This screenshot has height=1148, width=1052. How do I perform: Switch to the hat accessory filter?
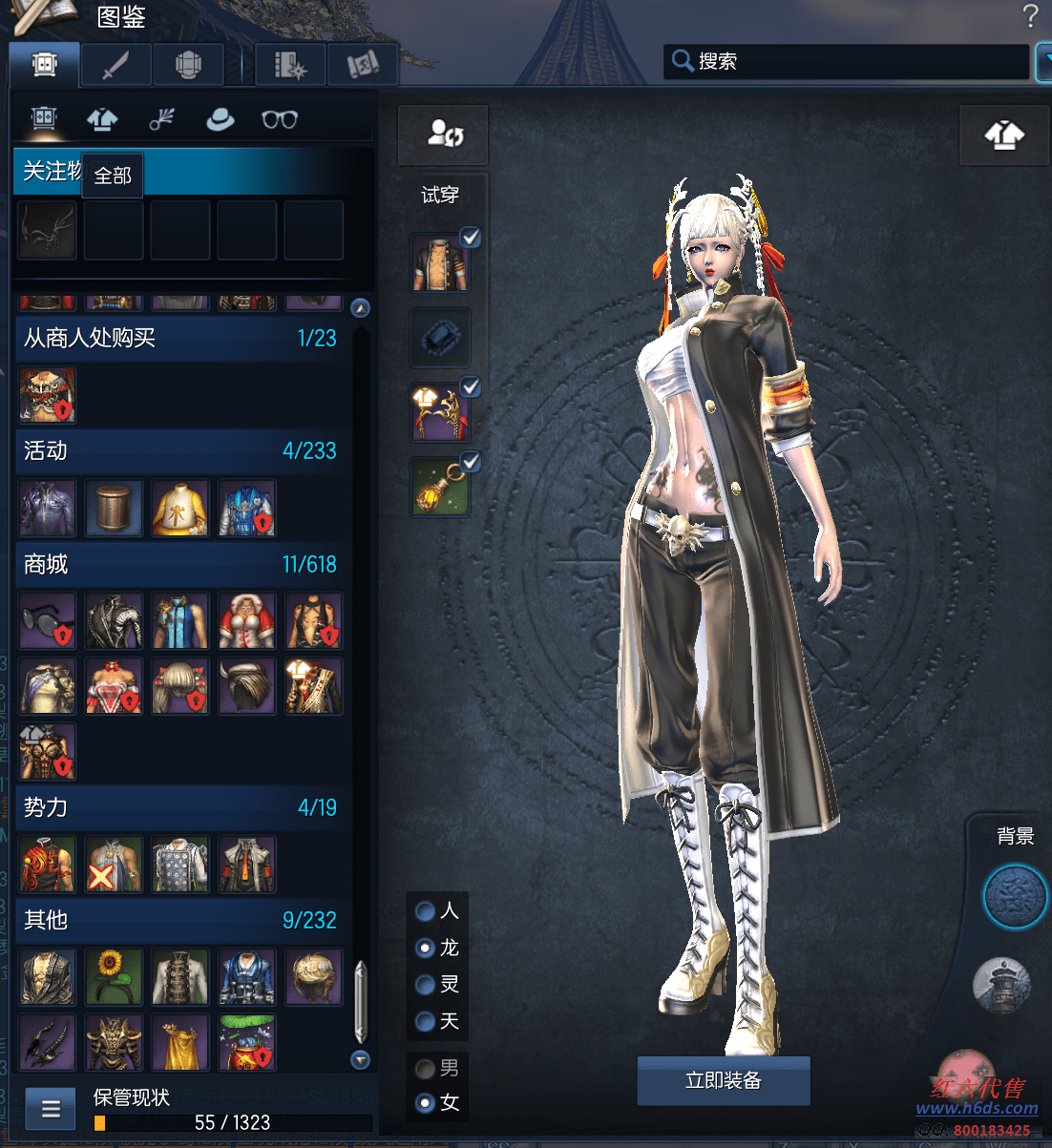click(x=220, y=119)
